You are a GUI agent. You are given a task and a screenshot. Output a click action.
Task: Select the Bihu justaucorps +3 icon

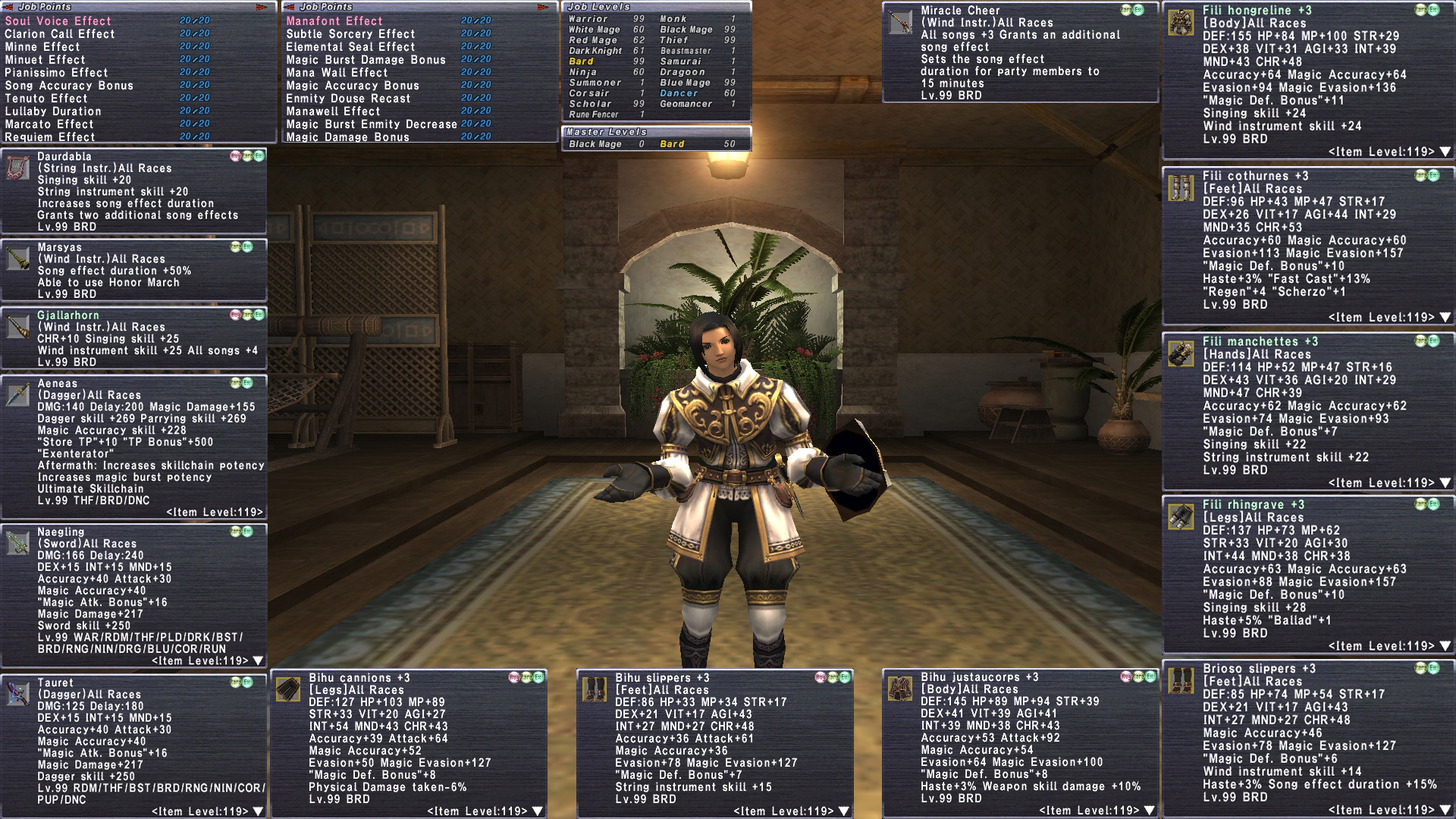(x=901, y=689)
